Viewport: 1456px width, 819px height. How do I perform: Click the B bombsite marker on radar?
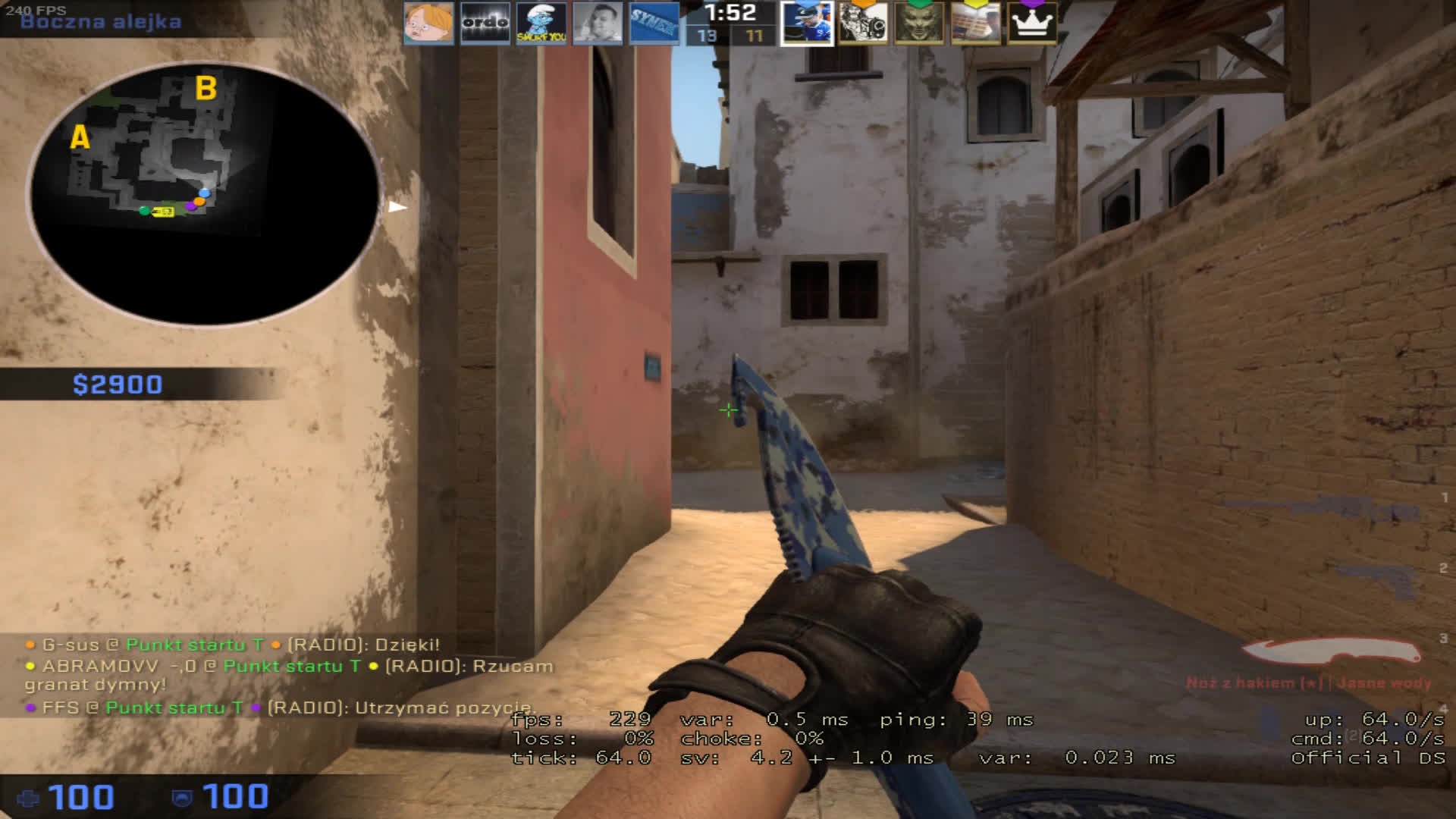pyautogui.click(x=206, y=89)
